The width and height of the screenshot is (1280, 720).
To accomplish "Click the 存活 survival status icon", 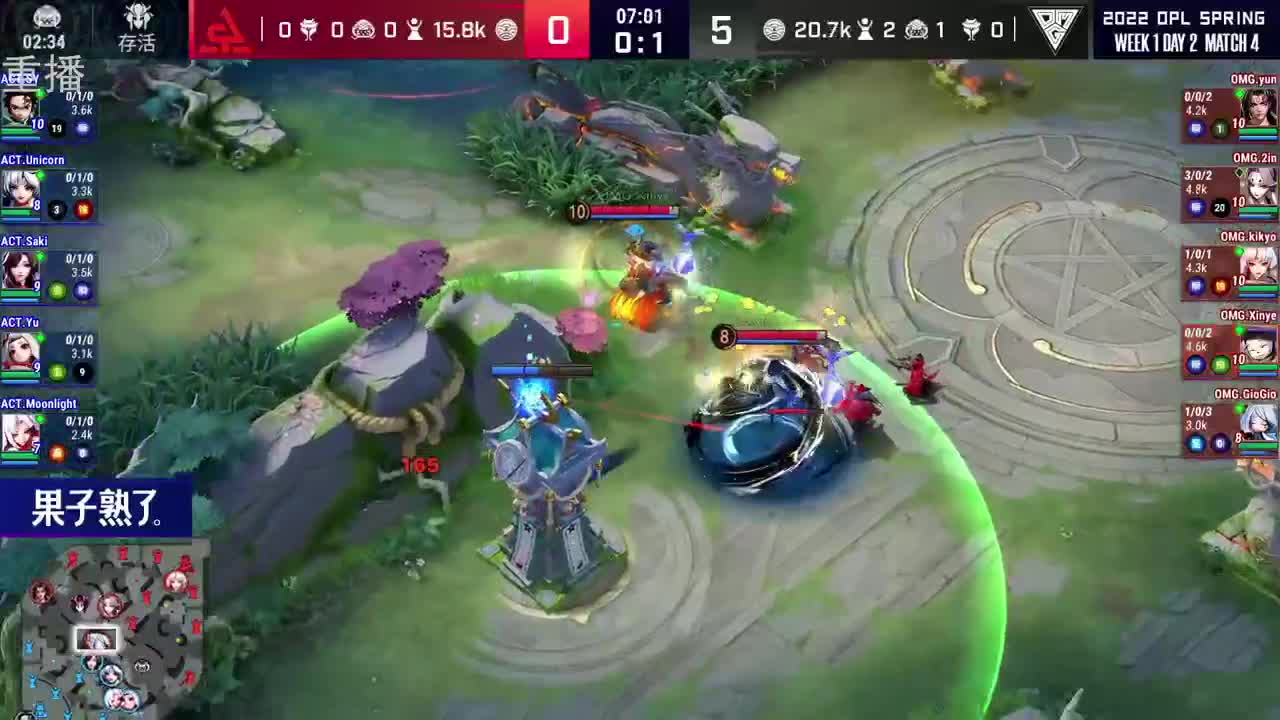I will (137, 26).
